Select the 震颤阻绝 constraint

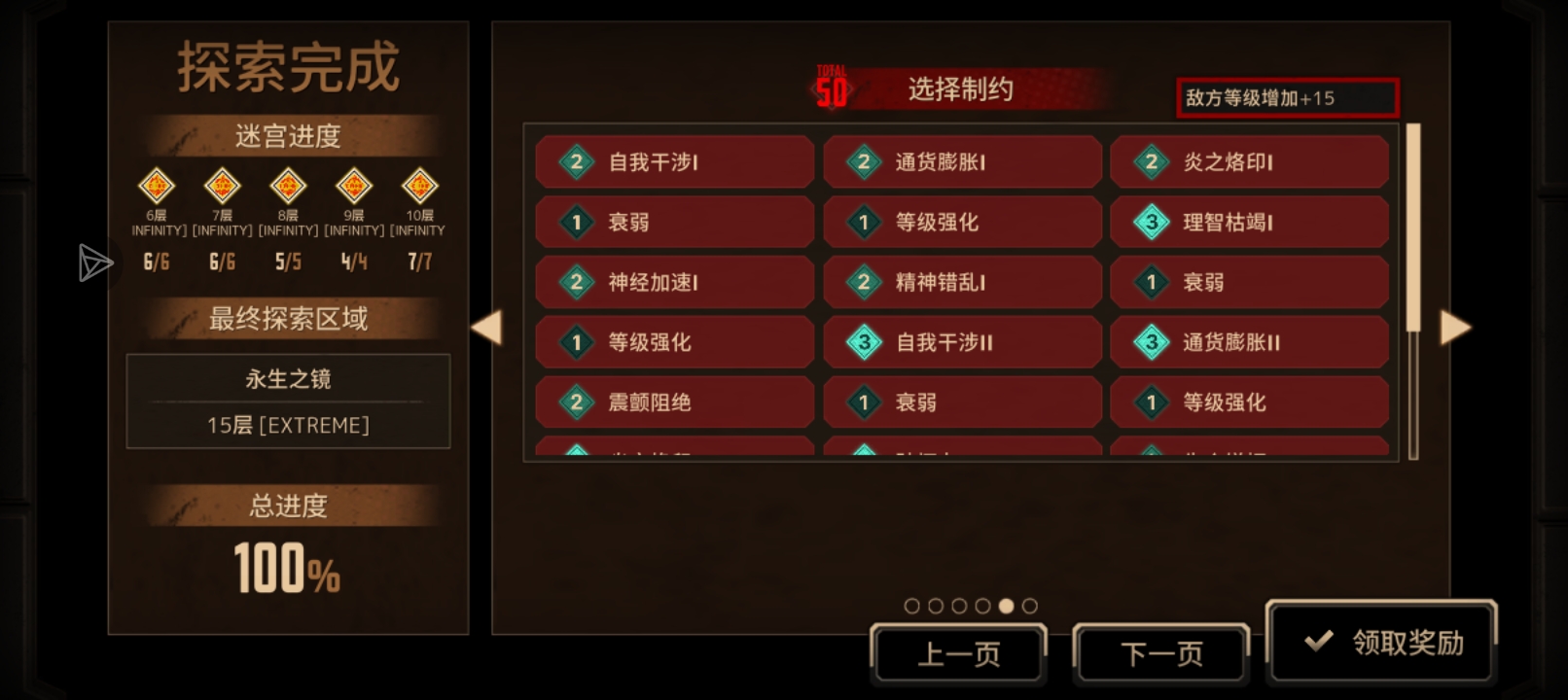pyautogui.click(x=674, y=402)
